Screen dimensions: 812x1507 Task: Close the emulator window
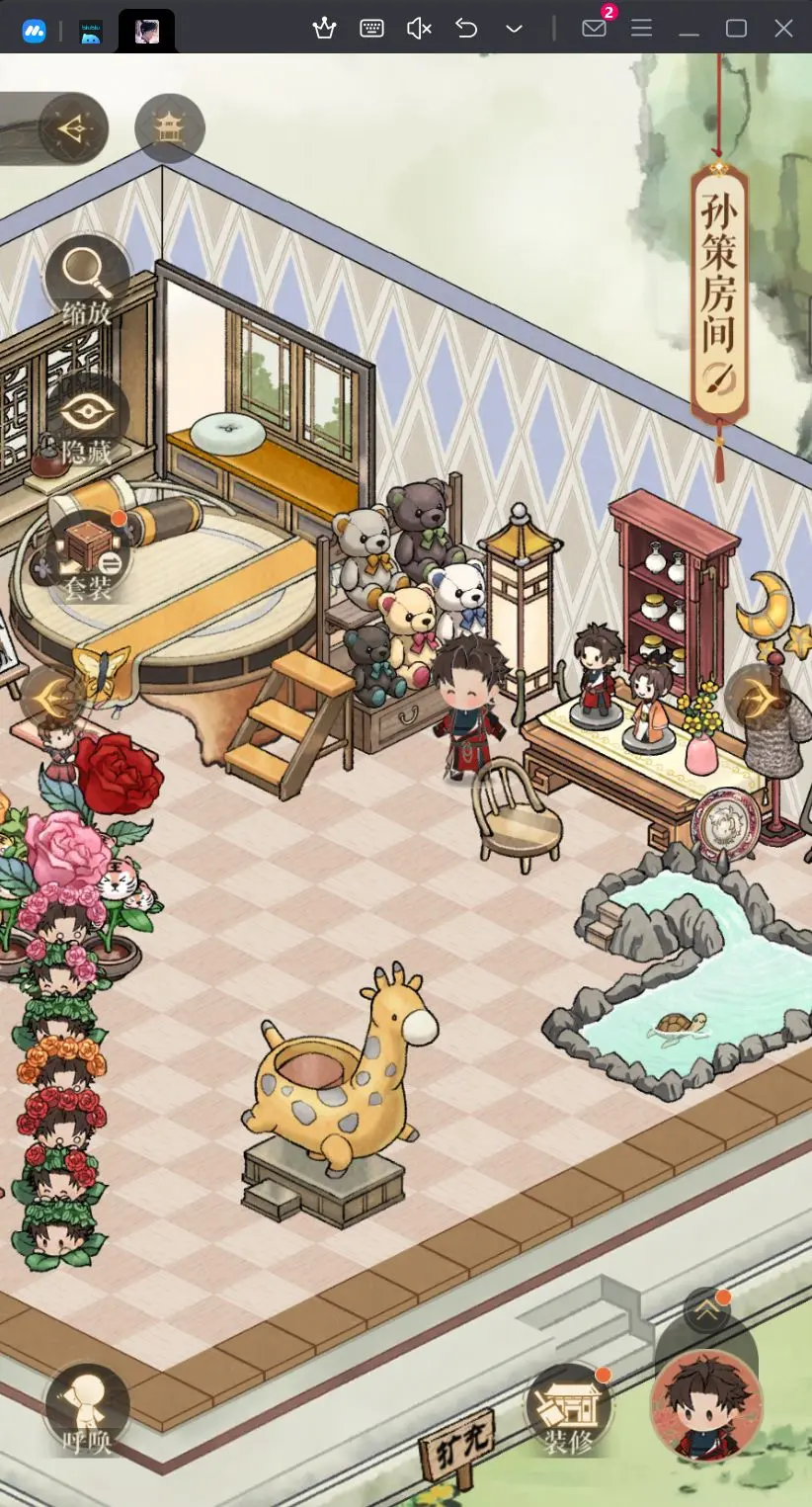(783, 28)
